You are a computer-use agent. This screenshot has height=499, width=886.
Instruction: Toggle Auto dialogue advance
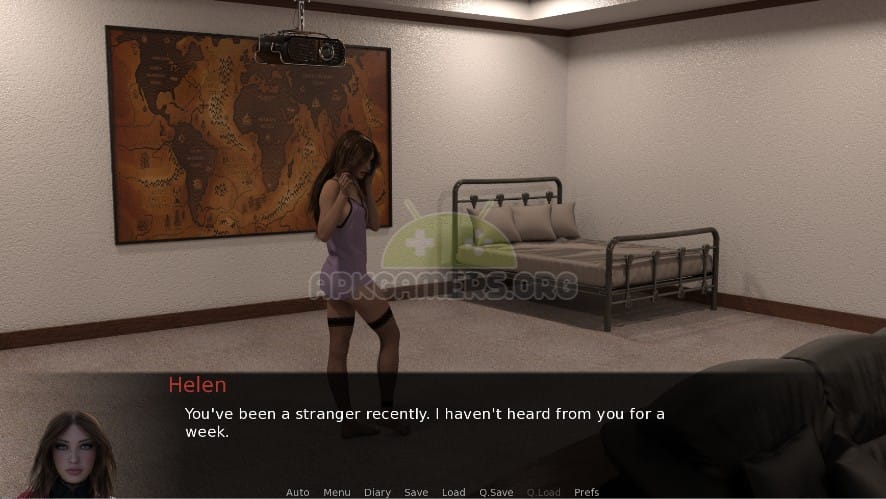[x=297, y=492]
